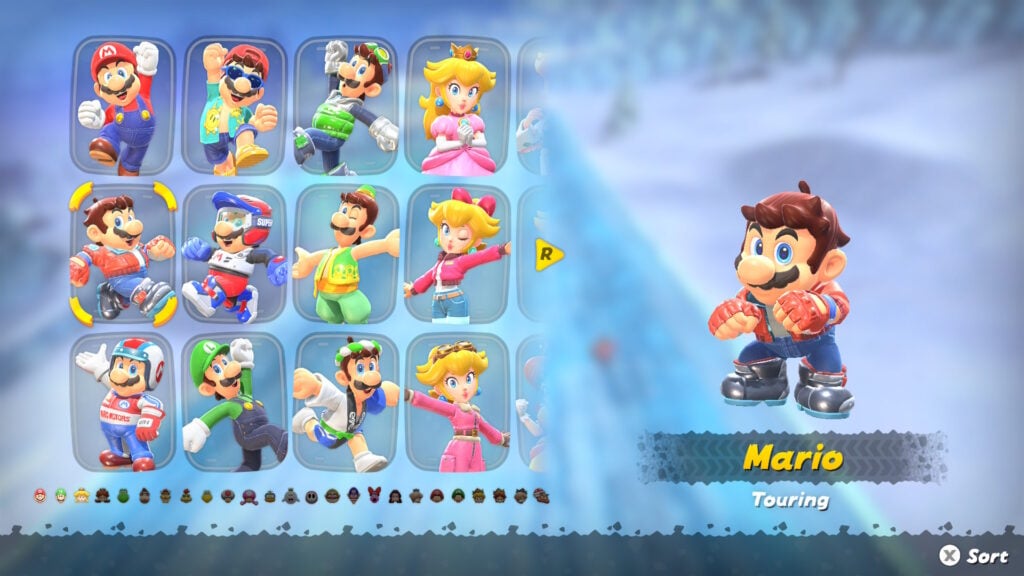1024x576 pixels.
Task: Select Peach in her pink royal dress
Action: tap(457, 104)
